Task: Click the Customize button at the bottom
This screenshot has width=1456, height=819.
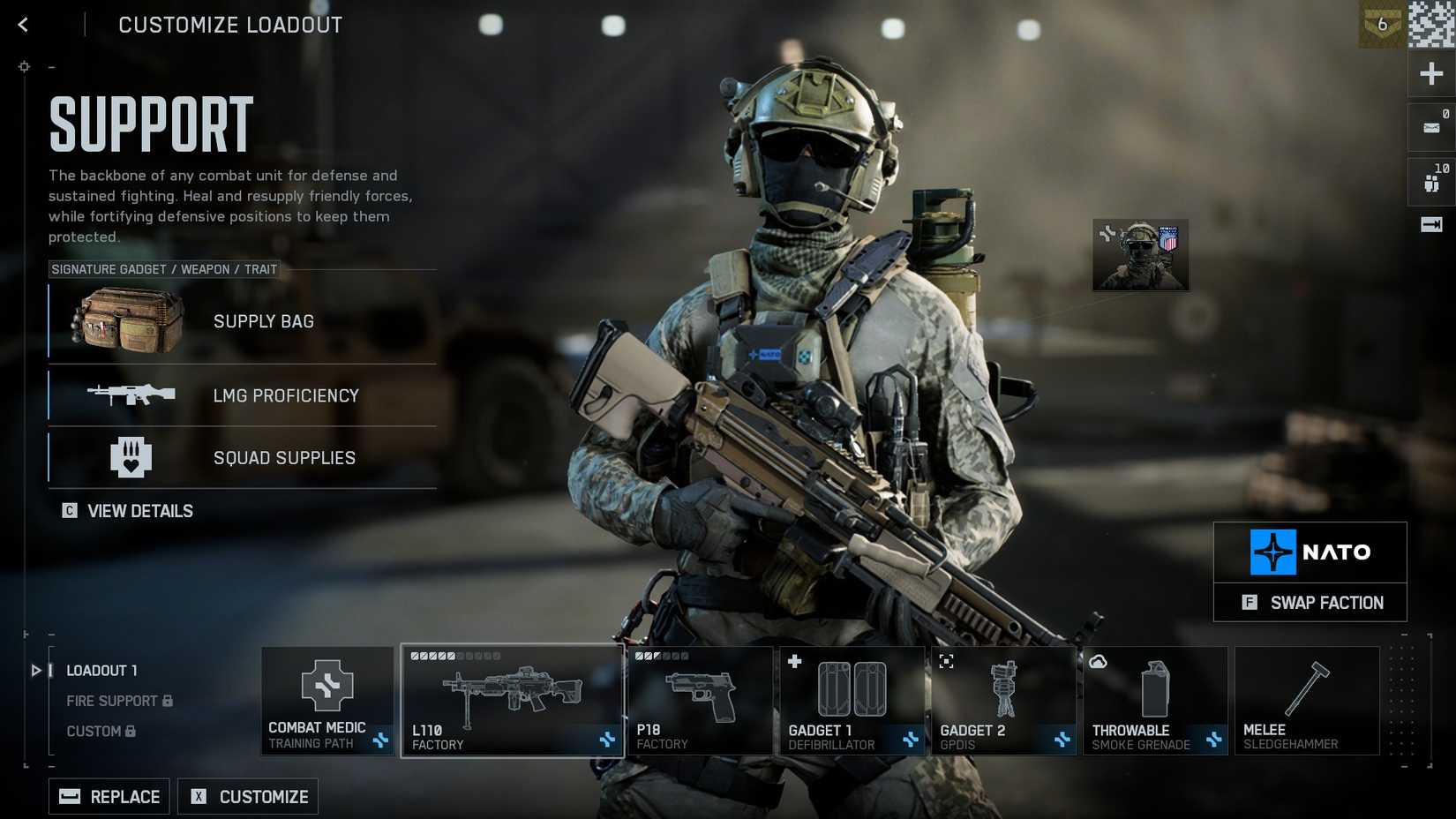Action: [x=247, y=796]
